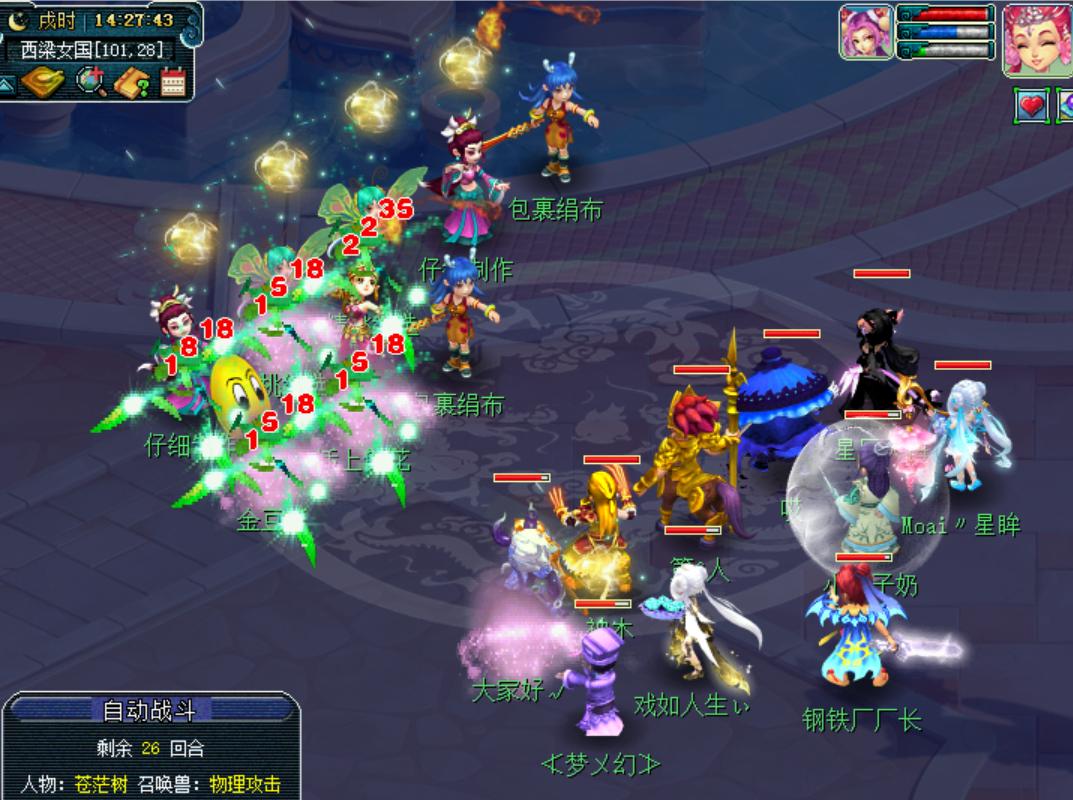Select the pet portrait with purple hair
This screenshot has height=800, width=1073.
866,33
